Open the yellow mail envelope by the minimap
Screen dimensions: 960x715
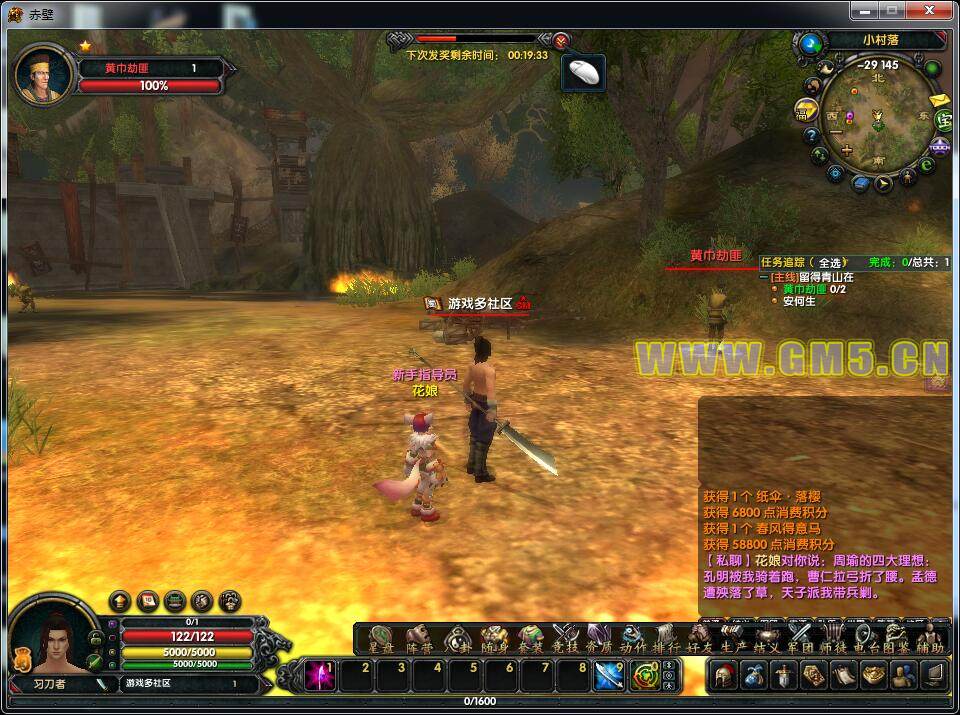click(938, 100)
